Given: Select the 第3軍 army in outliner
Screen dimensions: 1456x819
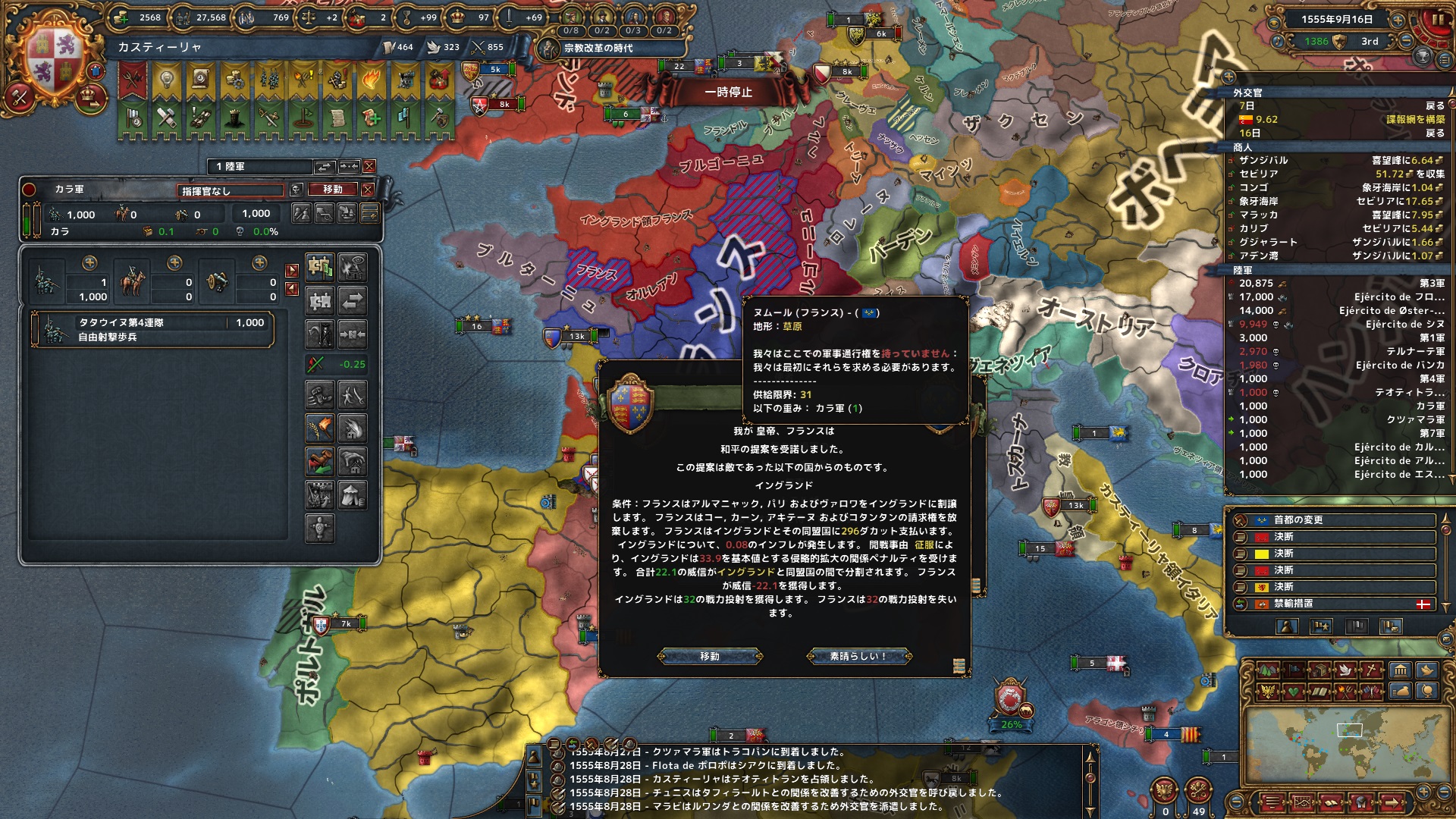Looking at the screenshot, I should [x=1335, y=284].
